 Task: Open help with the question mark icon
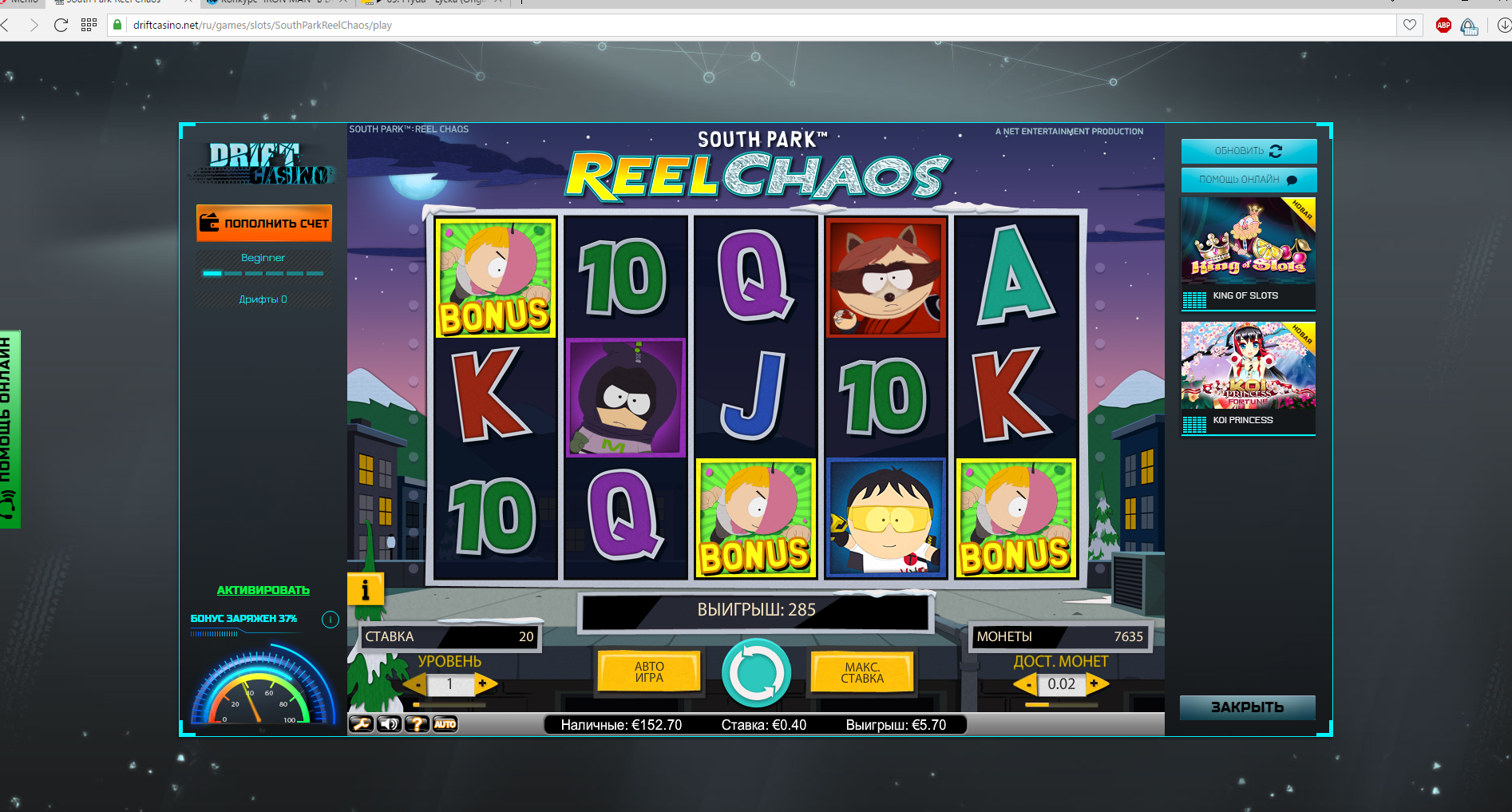pos(417,724)
